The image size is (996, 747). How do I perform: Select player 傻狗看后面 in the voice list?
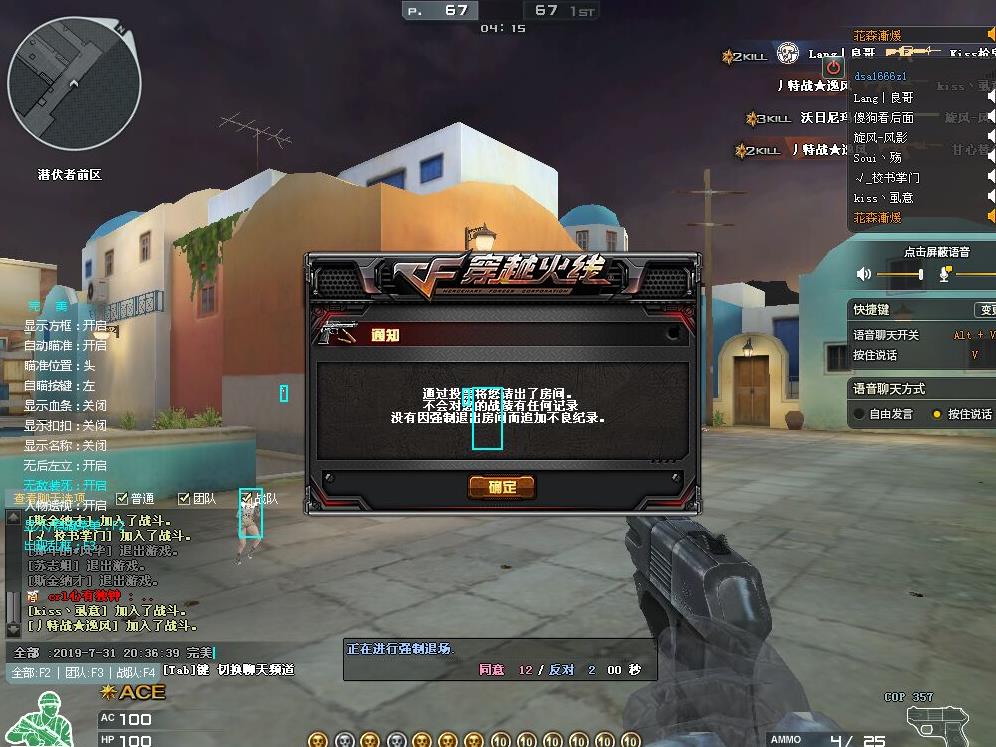[883, 118]
